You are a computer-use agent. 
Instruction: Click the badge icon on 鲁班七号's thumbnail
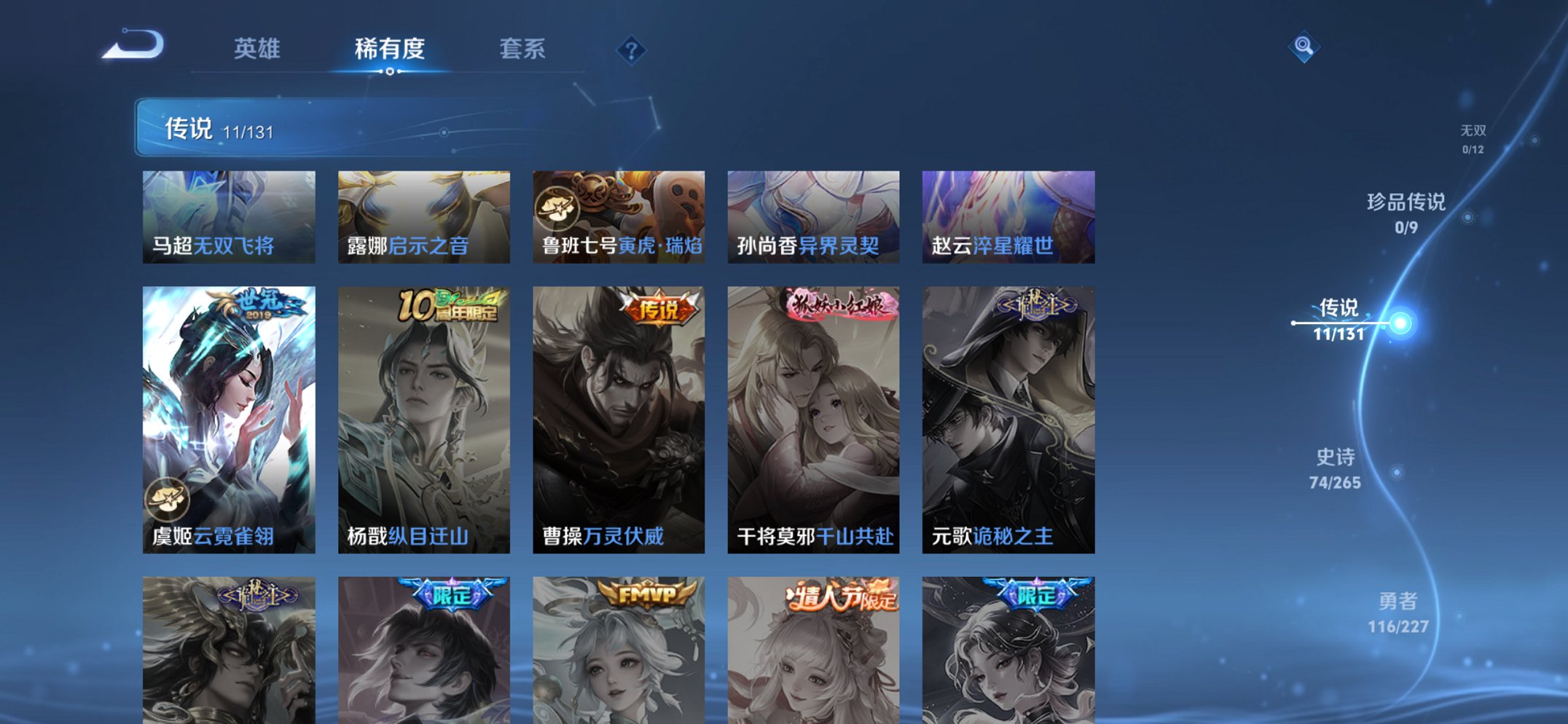click(557, 207)
